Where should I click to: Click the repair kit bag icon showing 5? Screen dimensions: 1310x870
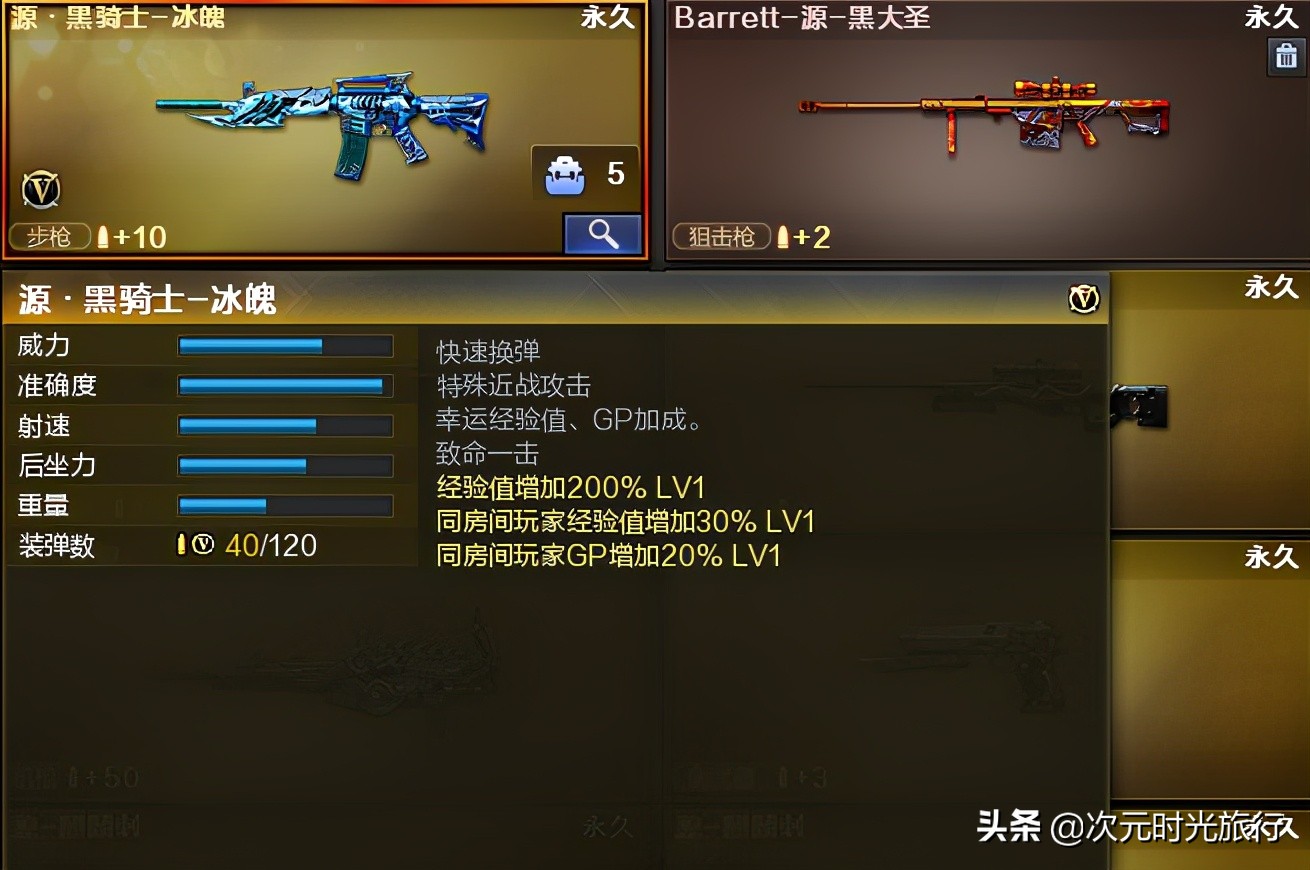point(566,172)
